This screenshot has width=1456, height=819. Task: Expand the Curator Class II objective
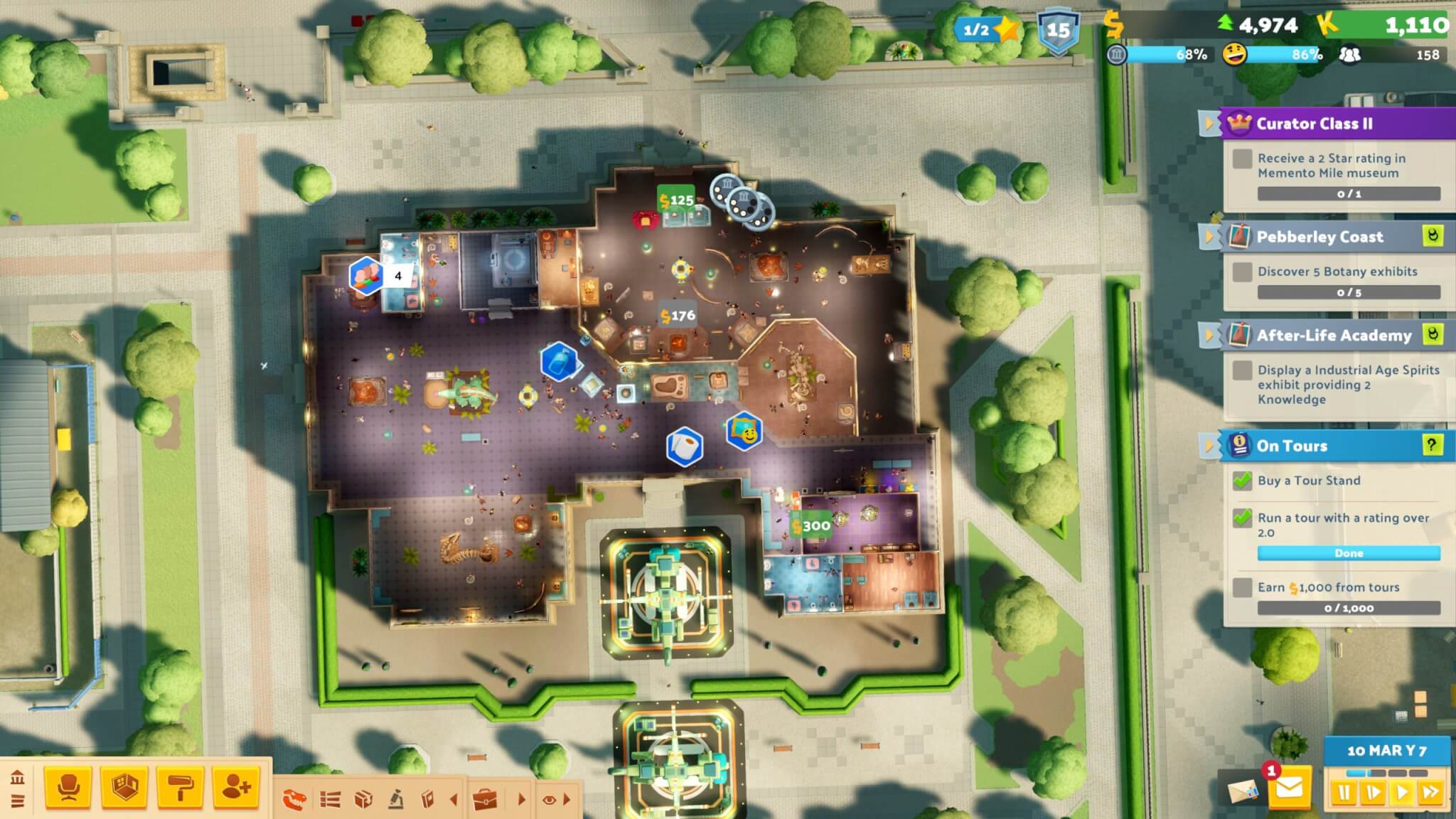(1209, 124)
